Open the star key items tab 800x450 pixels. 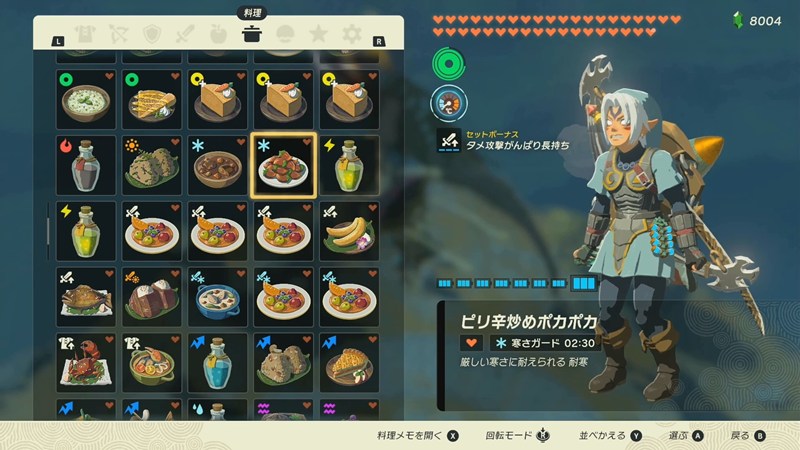point(319,34)
